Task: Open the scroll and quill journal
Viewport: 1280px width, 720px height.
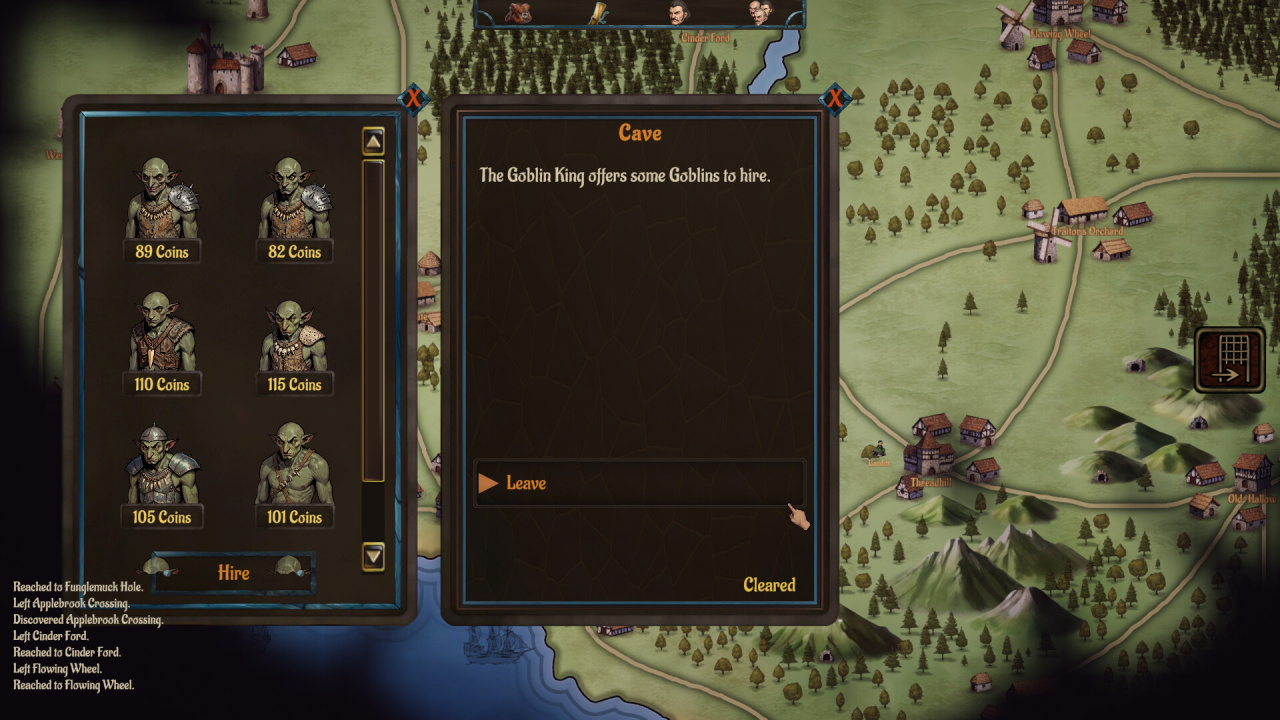Action: [598, 12]
